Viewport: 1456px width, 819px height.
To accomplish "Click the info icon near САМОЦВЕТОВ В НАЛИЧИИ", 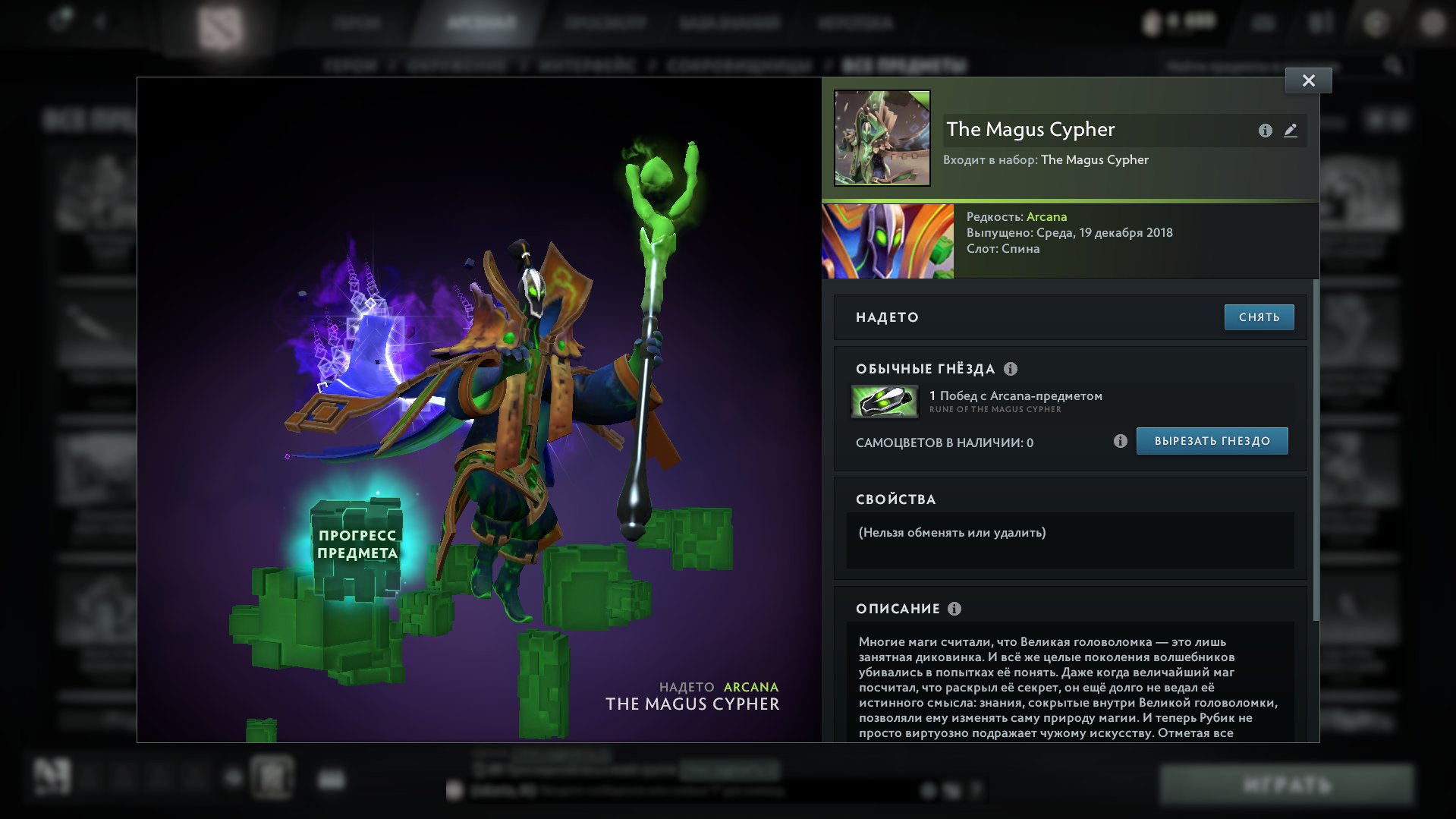I will [x=1119, y=439].
